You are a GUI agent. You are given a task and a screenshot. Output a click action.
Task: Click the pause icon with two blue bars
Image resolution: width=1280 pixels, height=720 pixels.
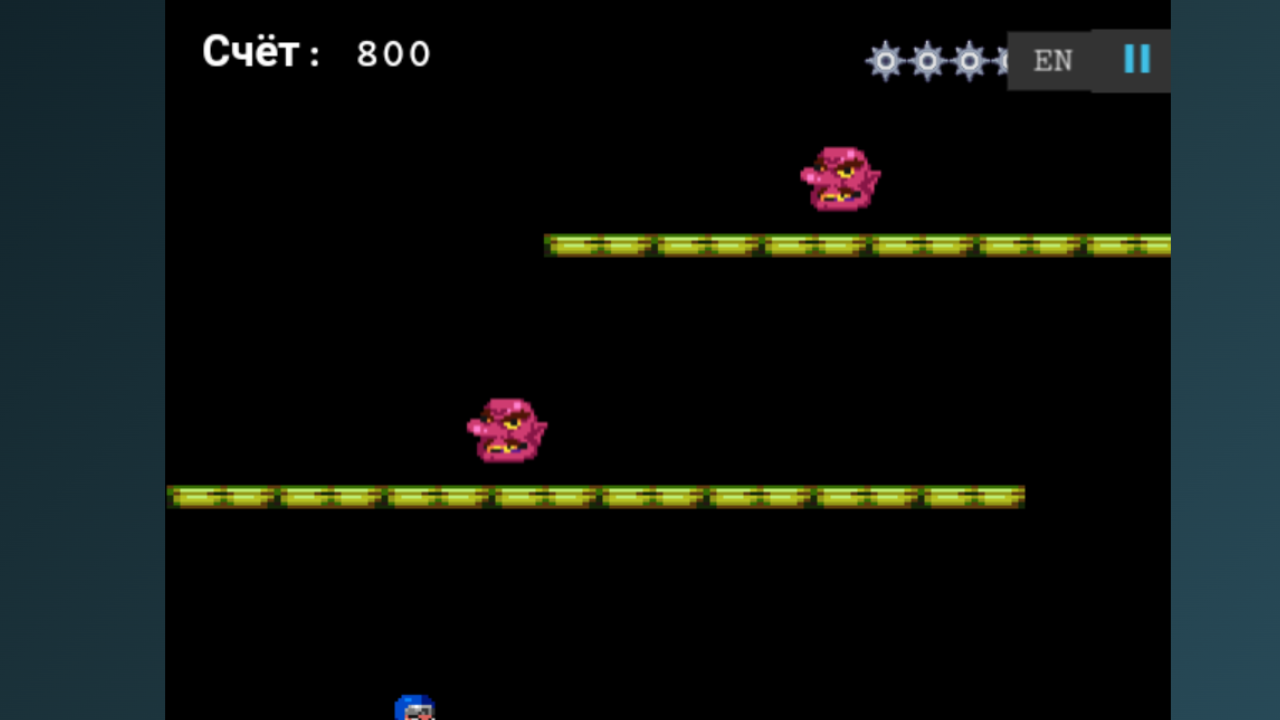pos(1137,60)
